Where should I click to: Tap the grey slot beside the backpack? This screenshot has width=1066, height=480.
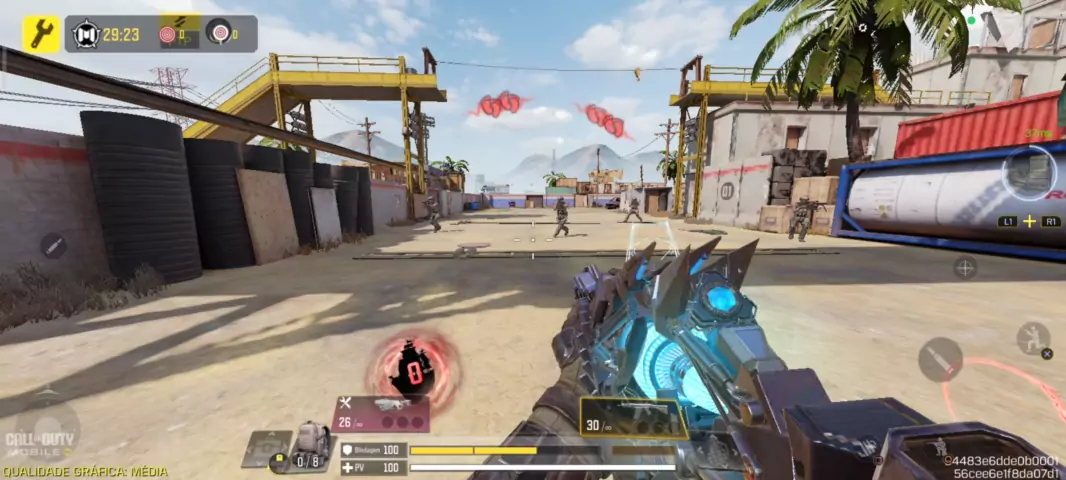pyautogui.click(x=266, y=449)
